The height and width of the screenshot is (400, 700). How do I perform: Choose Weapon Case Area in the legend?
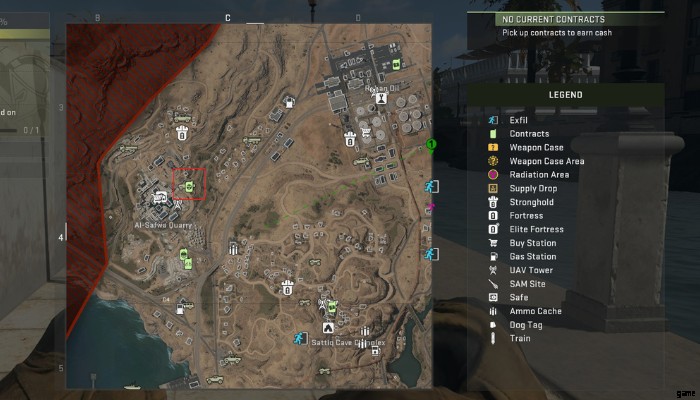coord(546,161)
